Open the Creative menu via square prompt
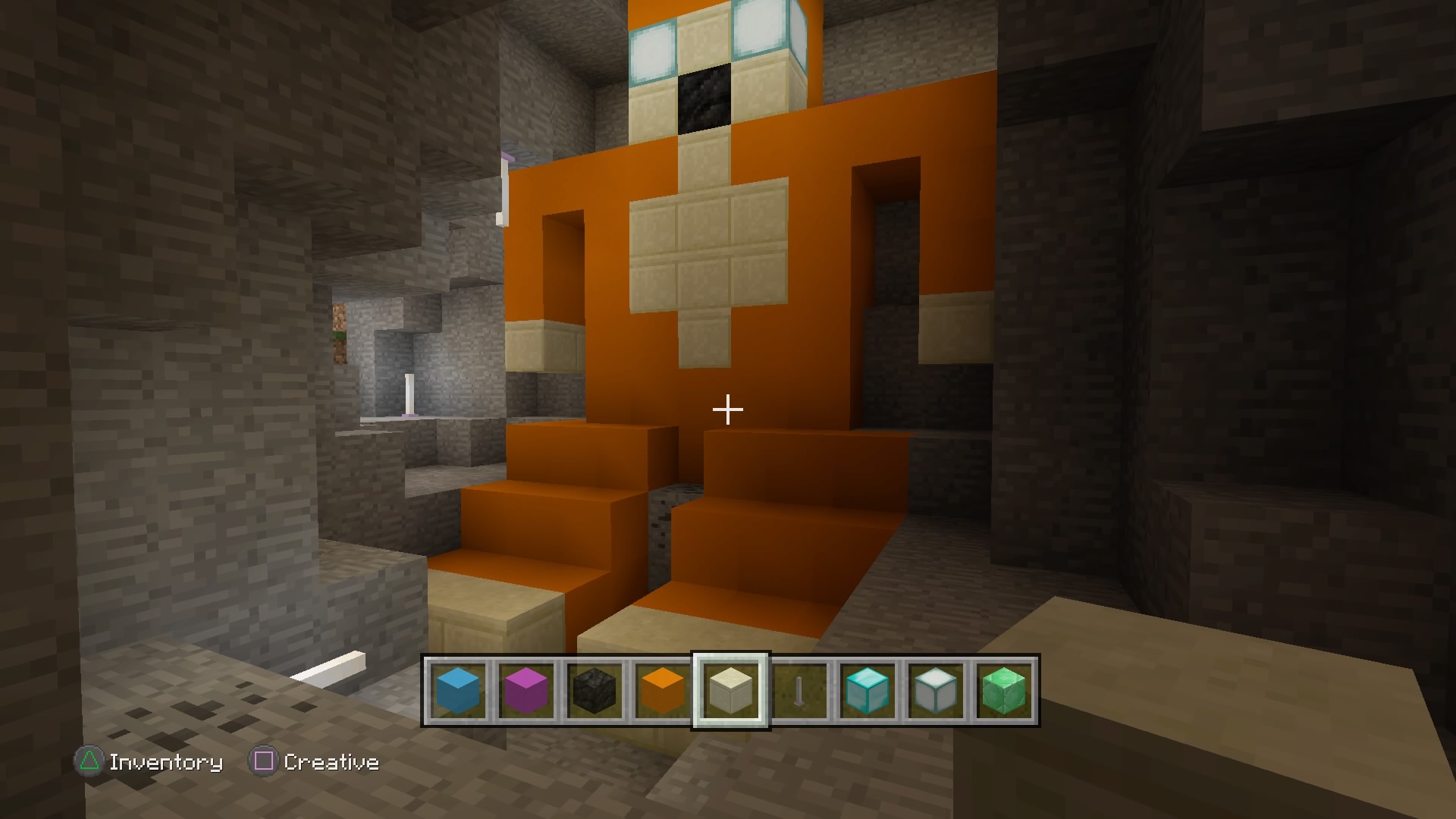Image resolution: width=1456 pixels, height=819 pixels. coord(331,762)
